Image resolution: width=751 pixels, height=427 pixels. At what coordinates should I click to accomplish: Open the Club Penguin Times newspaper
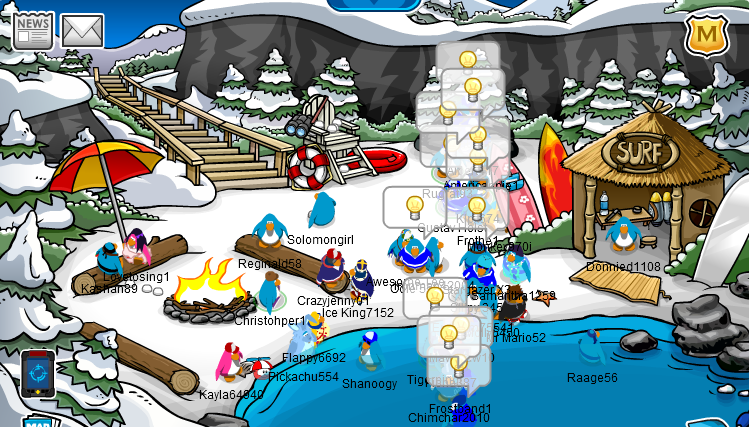click(33, 29)
